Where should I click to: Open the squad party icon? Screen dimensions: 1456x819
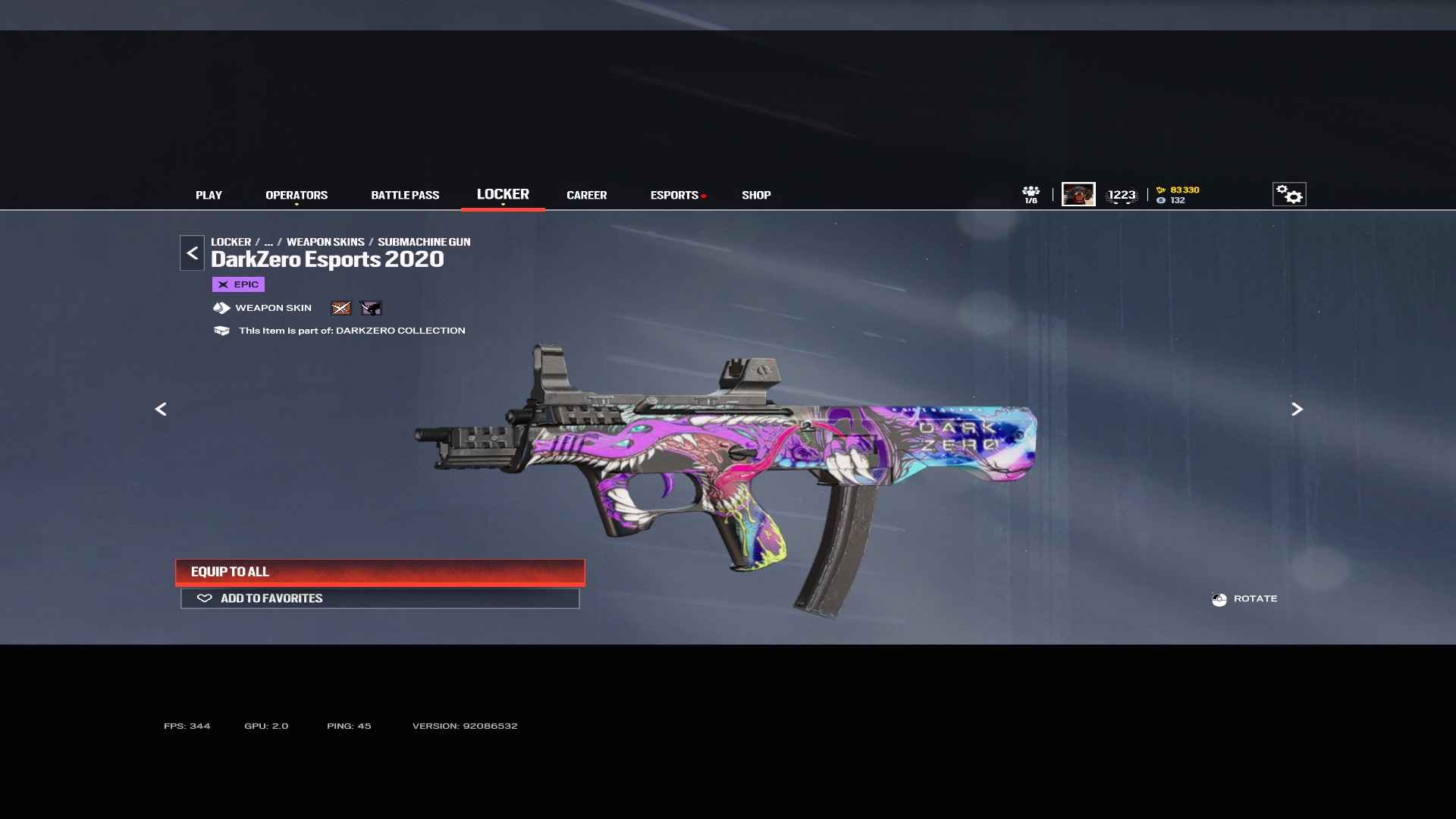coord(1031,194)
